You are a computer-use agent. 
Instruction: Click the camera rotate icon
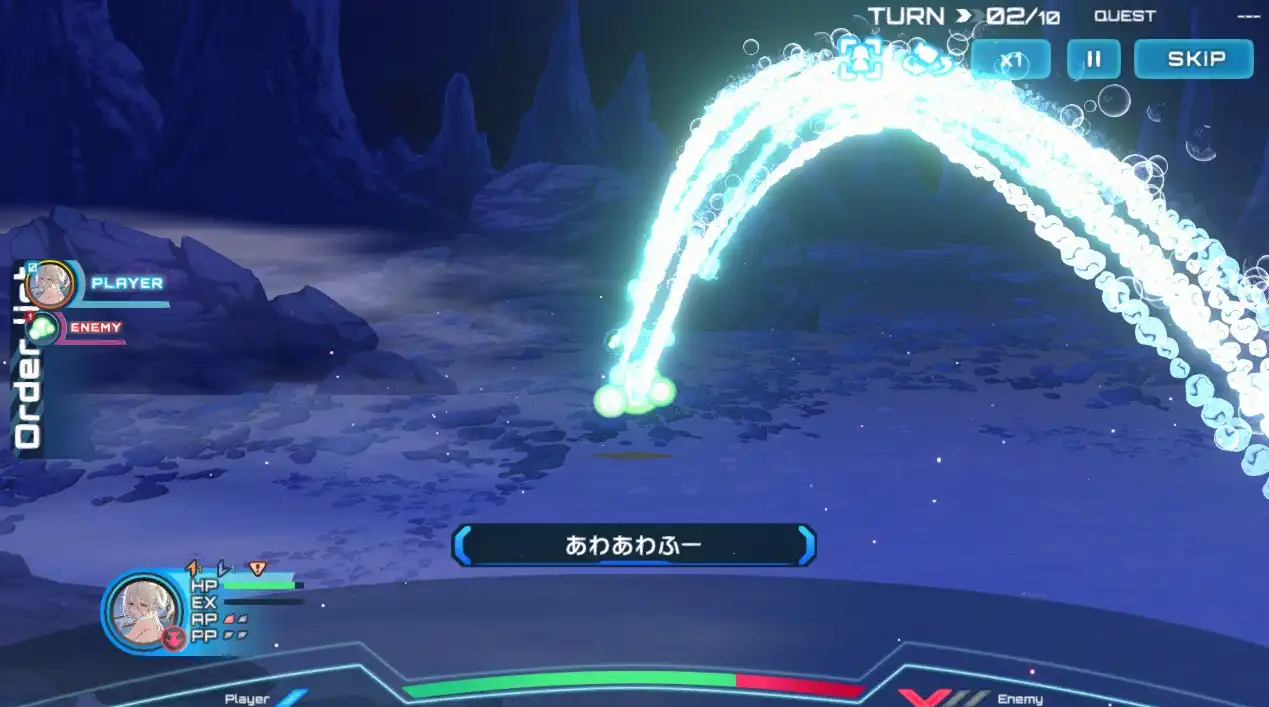(929, 58)
